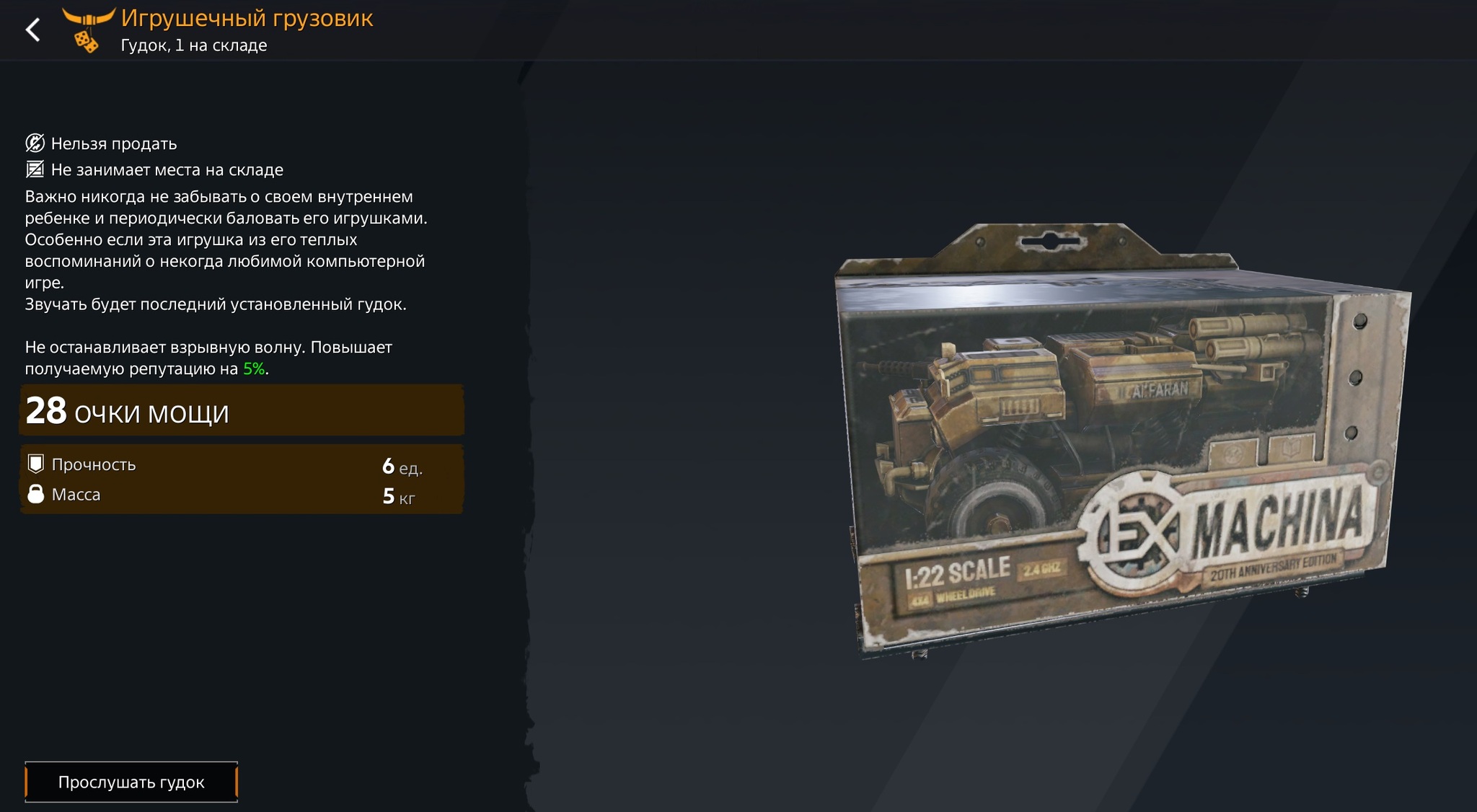The height and width of the screenshot is (812, 1477).
Task: Click the Прослушать гудок button
Action: pyautogui.click(x=131, y=782)
